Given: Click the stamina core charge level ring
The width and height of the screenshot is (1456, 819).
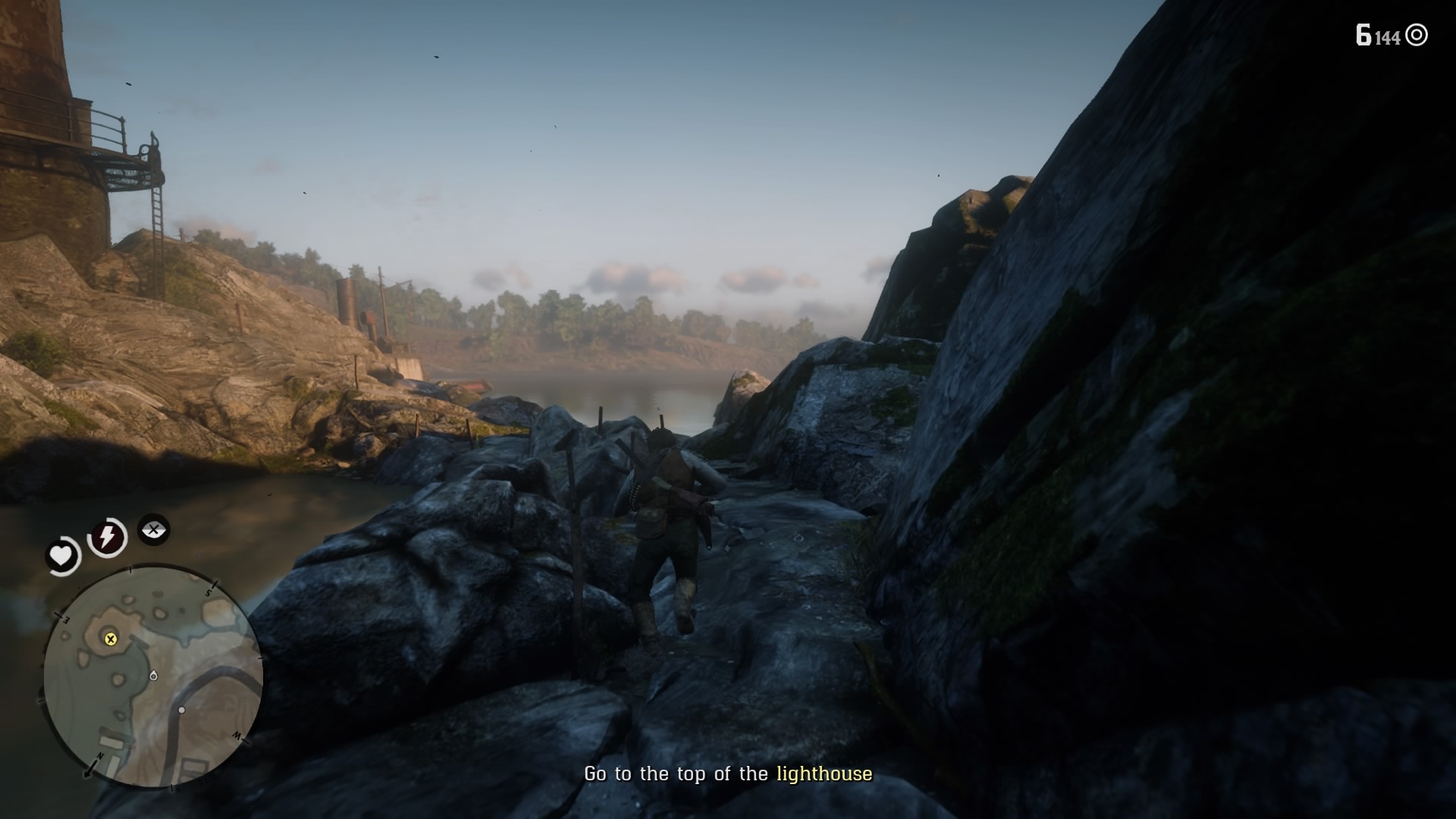Looking at the screenshot, I should [108, 537].
